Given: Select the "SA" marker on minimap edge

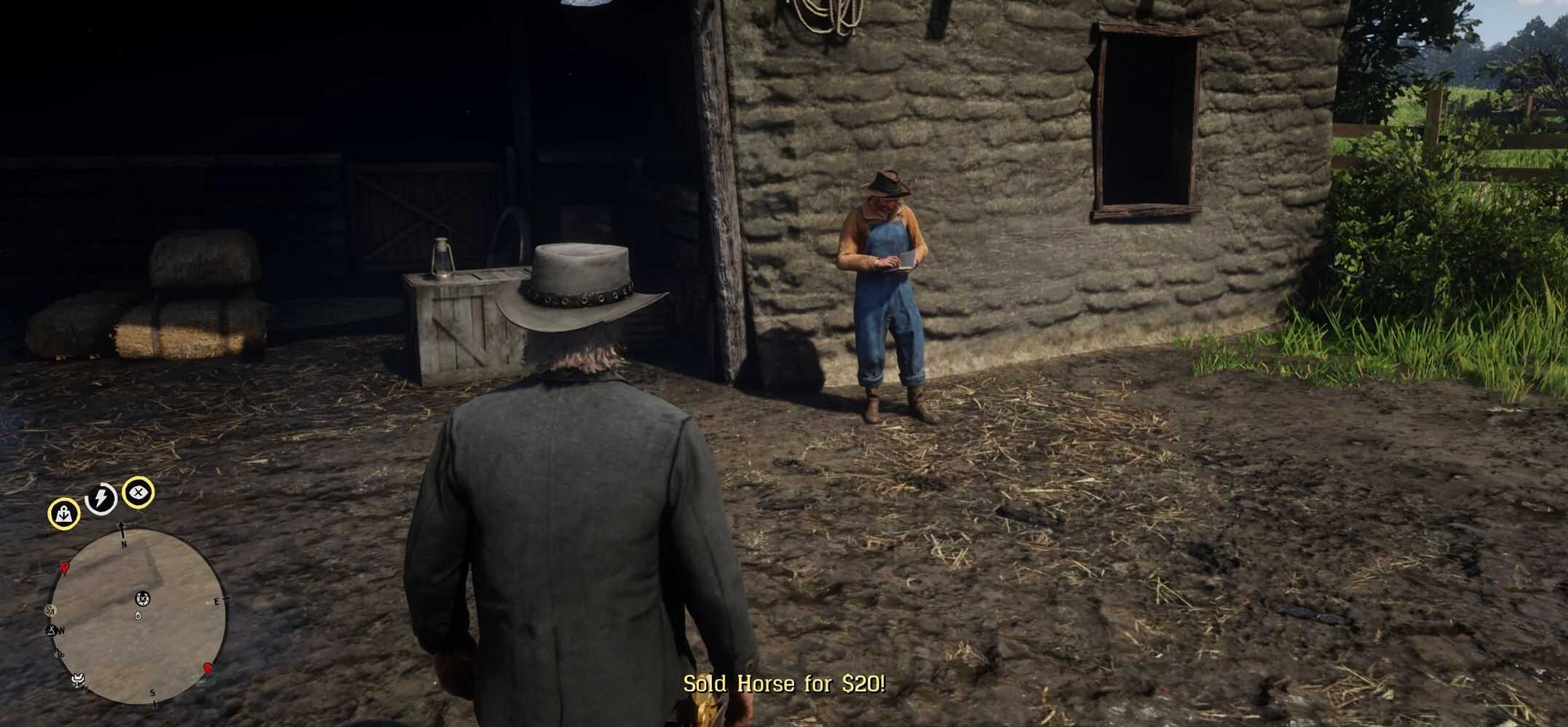Looking at the screenshot, I should (x=50, y=610).
